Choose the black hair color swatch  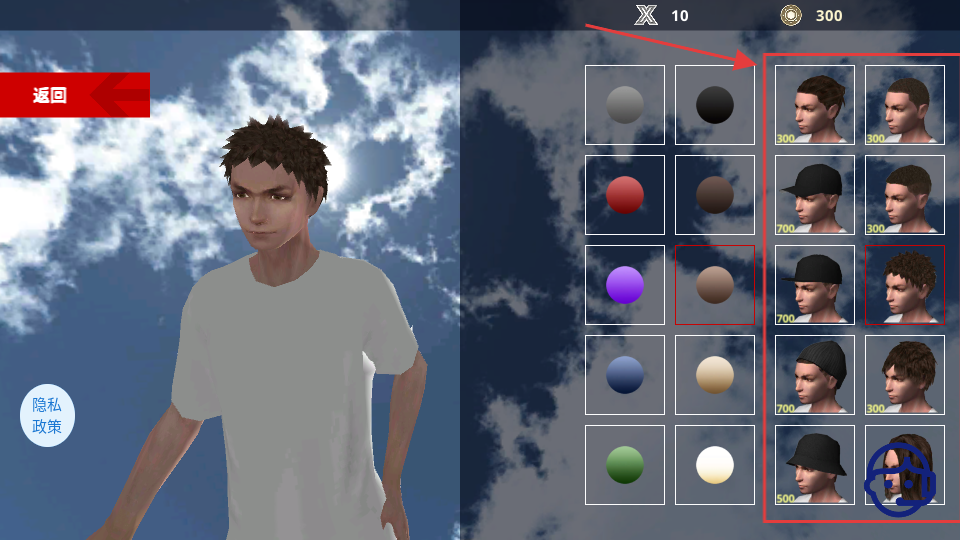tap(715, 105)
